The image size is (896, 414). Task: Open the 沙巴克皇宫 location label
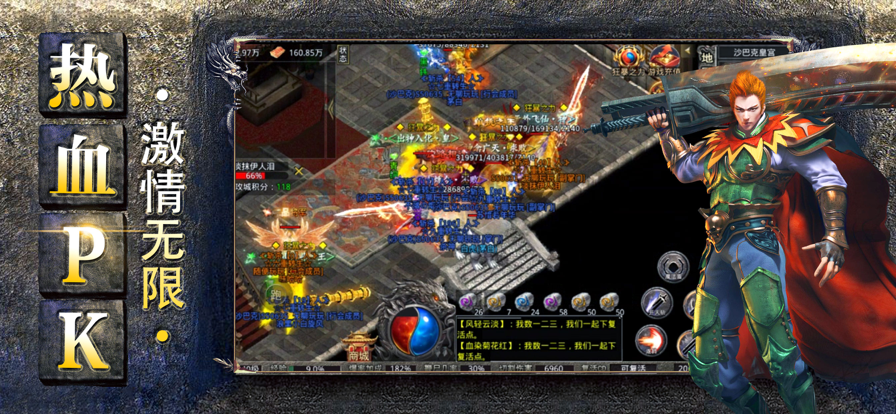click(x=757, y=49)
